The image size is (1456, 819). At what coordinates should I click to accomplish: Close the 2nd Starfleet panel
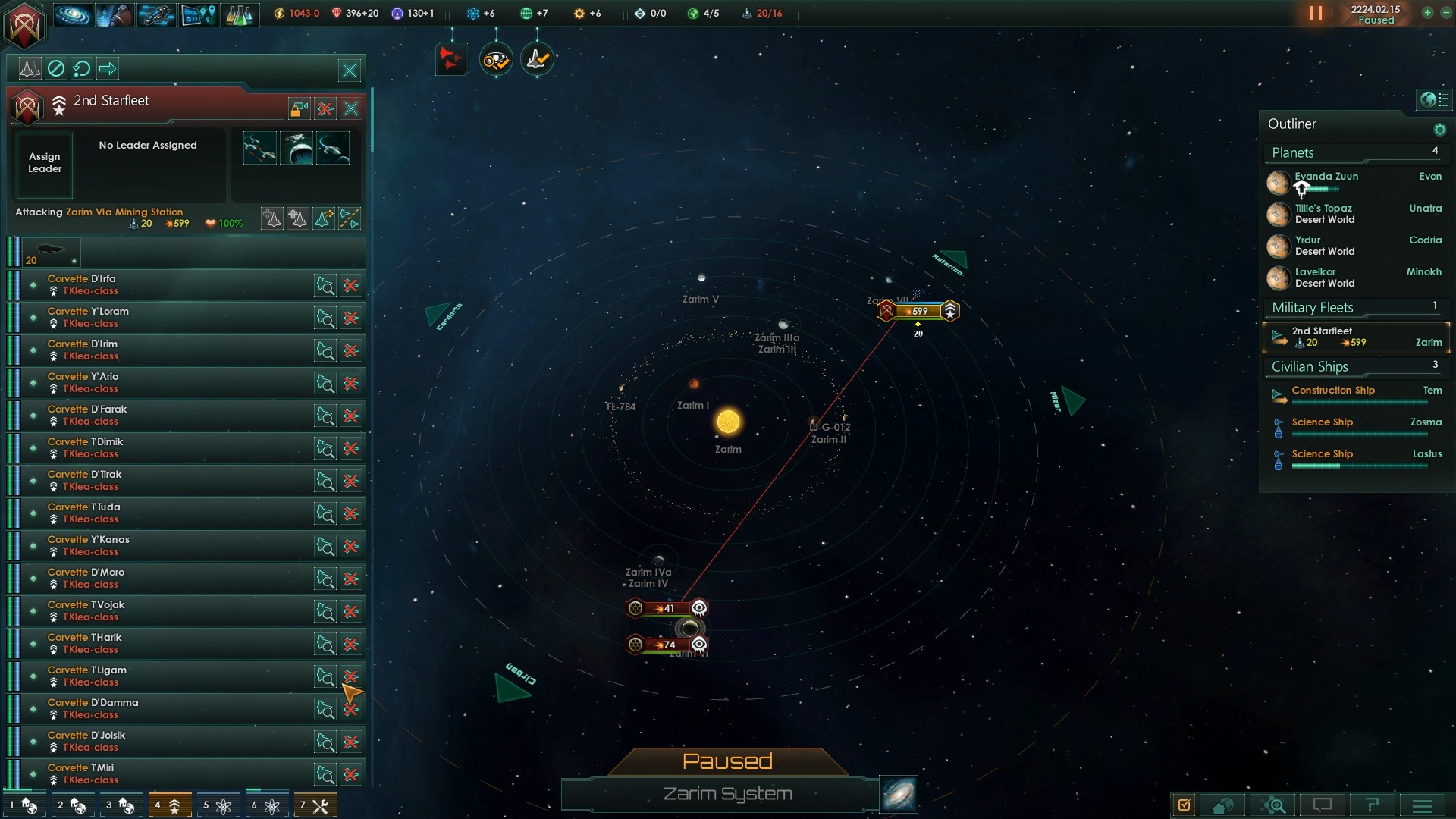pos(351,108)
